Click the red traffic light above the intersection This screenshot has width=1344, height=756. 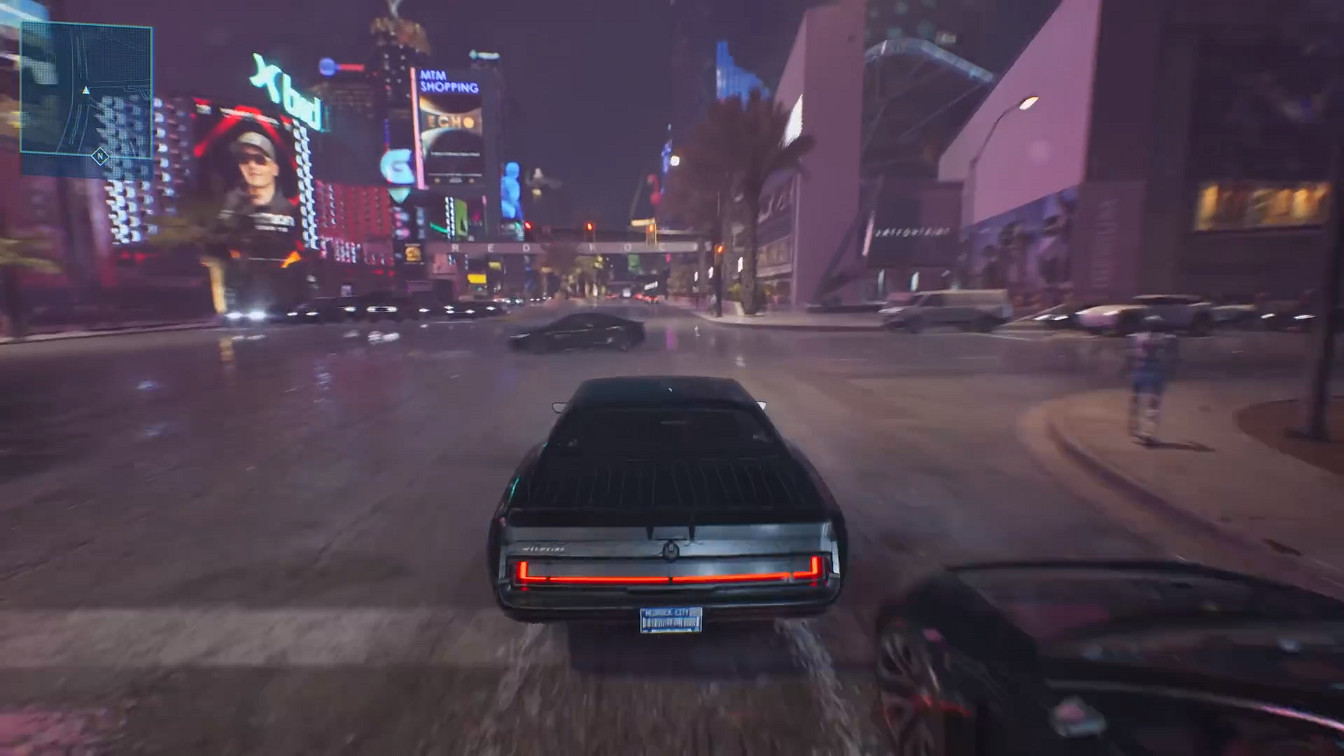[x=651, y=228]
